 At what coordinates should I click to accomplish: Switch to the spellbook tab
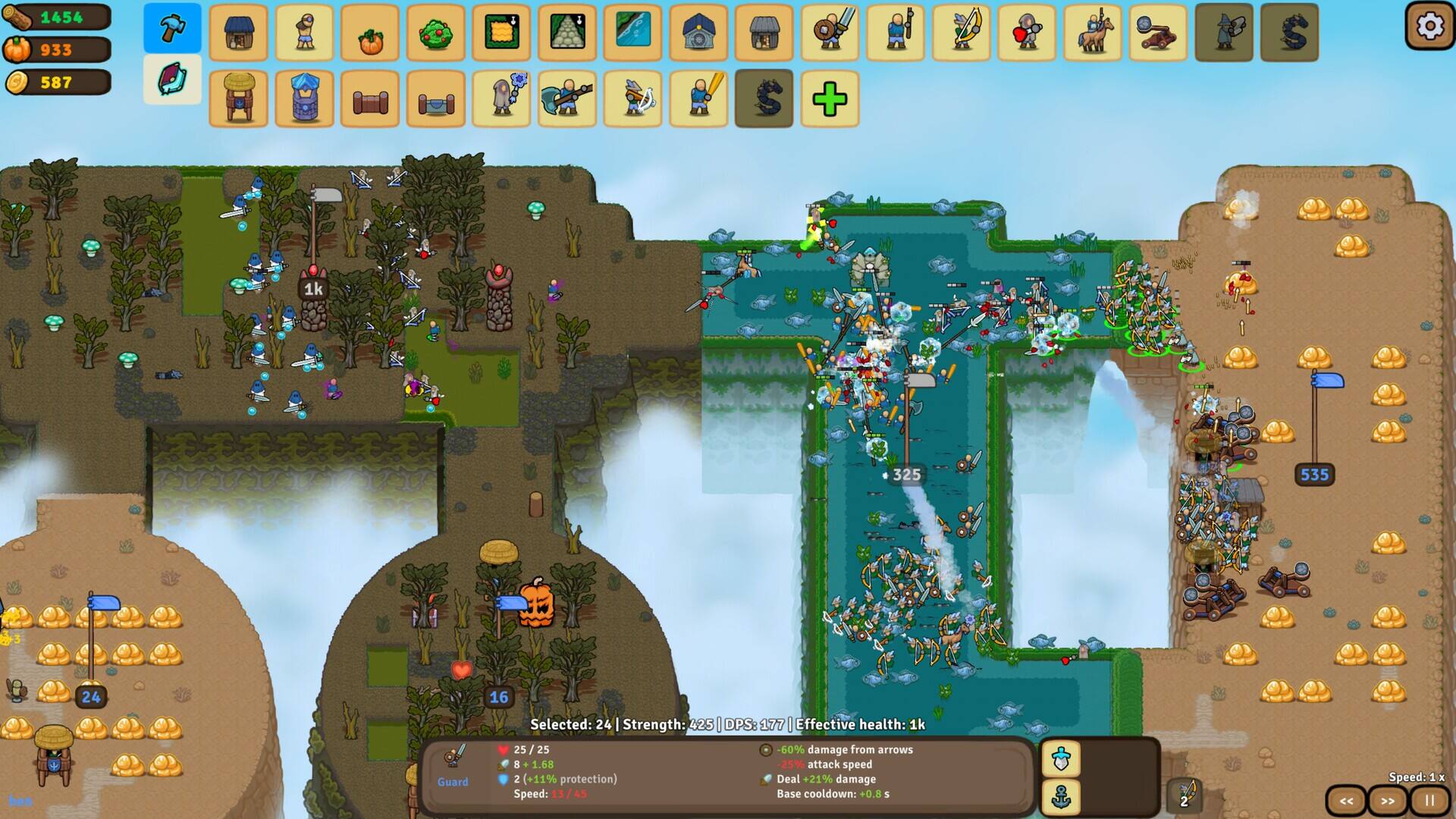[x=172, y=79]
